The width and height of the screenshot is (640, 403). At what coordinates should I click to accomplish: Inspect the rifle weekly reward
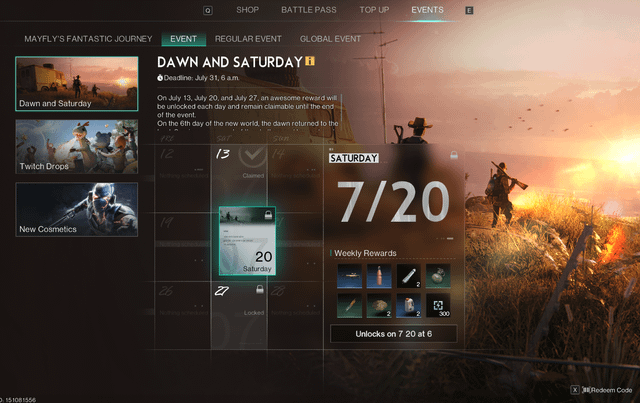click(347, 276)
